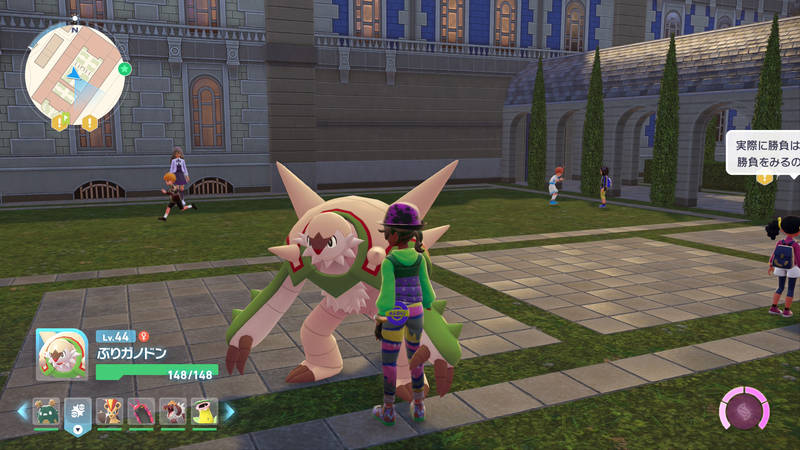Pick the black and red centipede Pokémon slot

(142, 411)
